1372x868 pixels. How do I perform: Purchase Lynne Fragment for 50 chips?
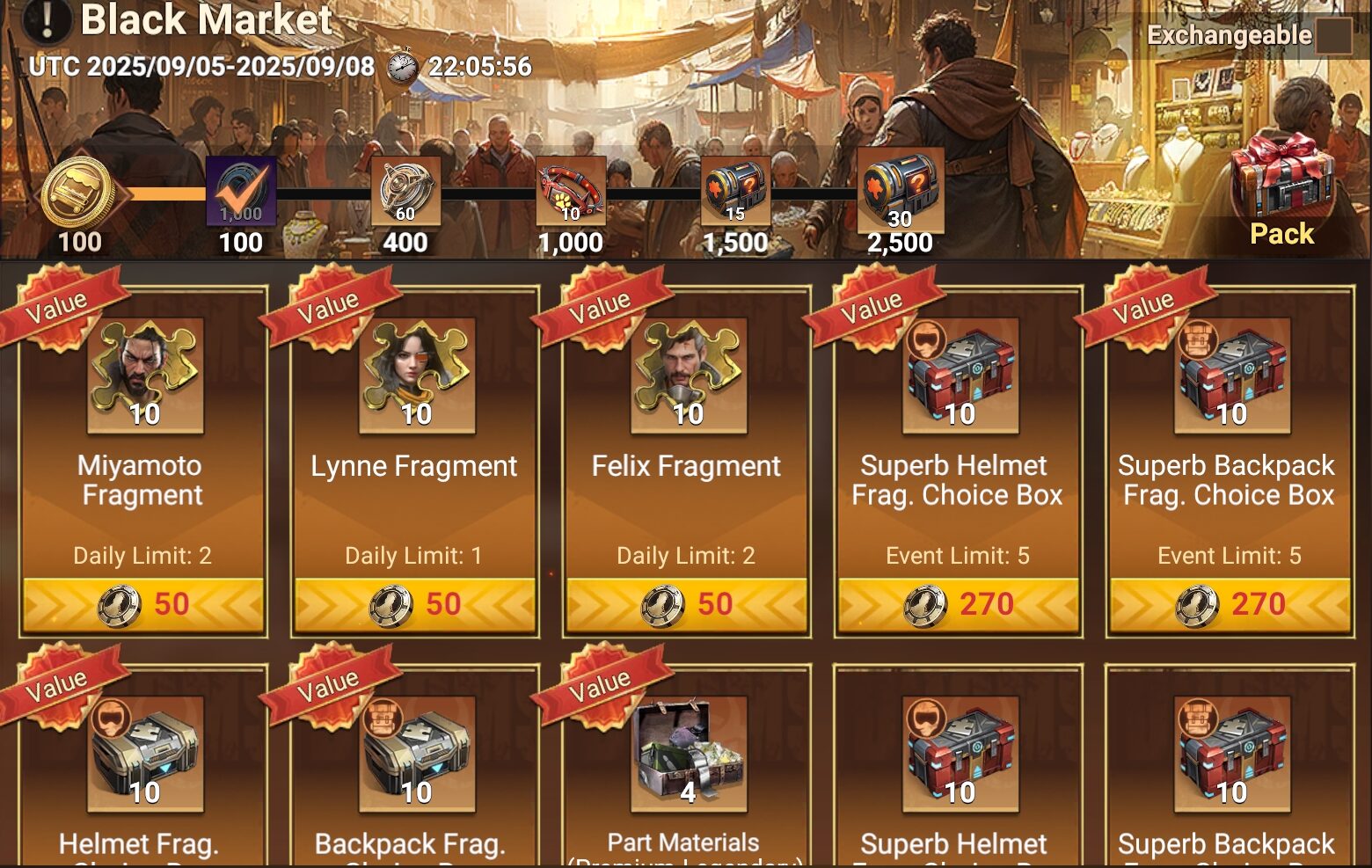pyautogui.click(x=414, y=604)
